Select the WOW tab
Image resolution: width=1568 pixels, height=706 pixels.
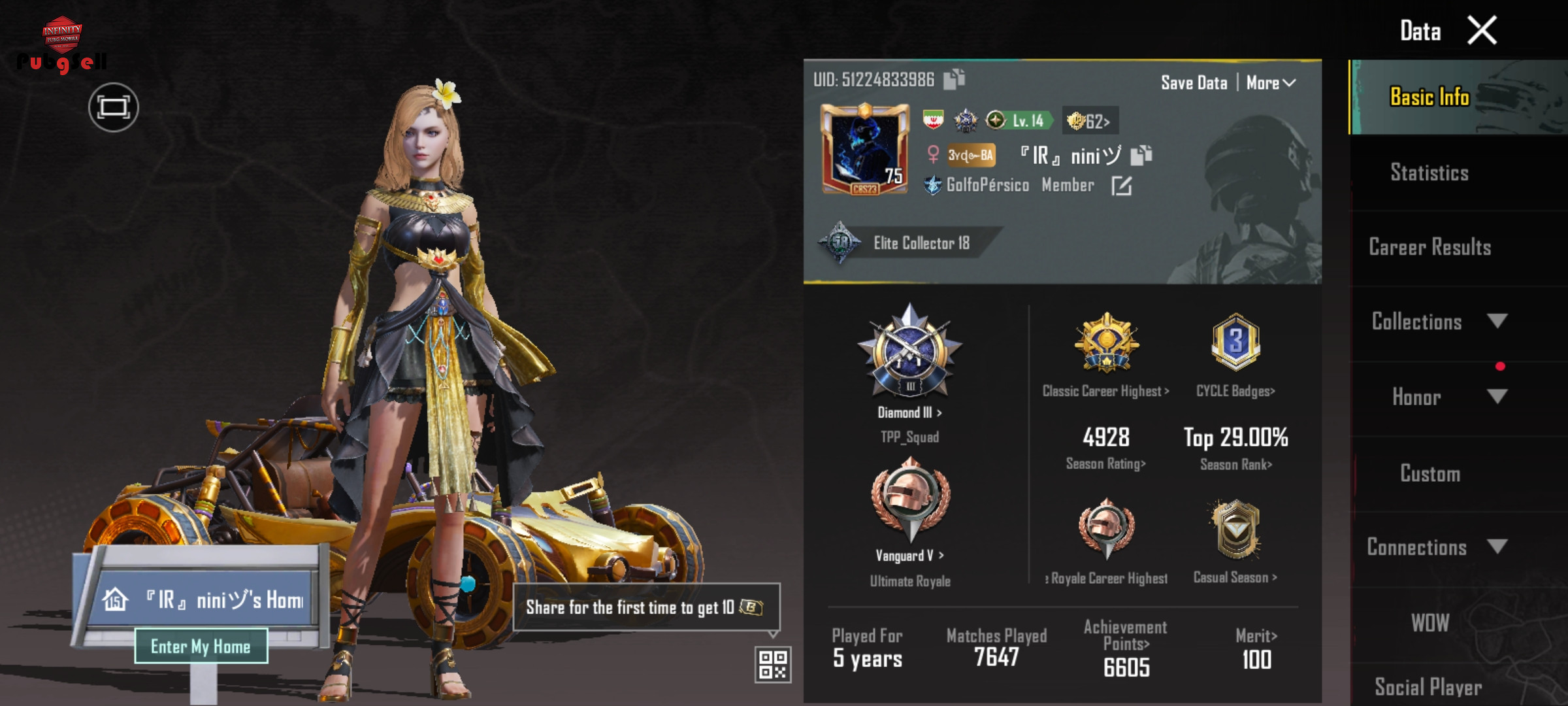click(x=1429, y=622)
